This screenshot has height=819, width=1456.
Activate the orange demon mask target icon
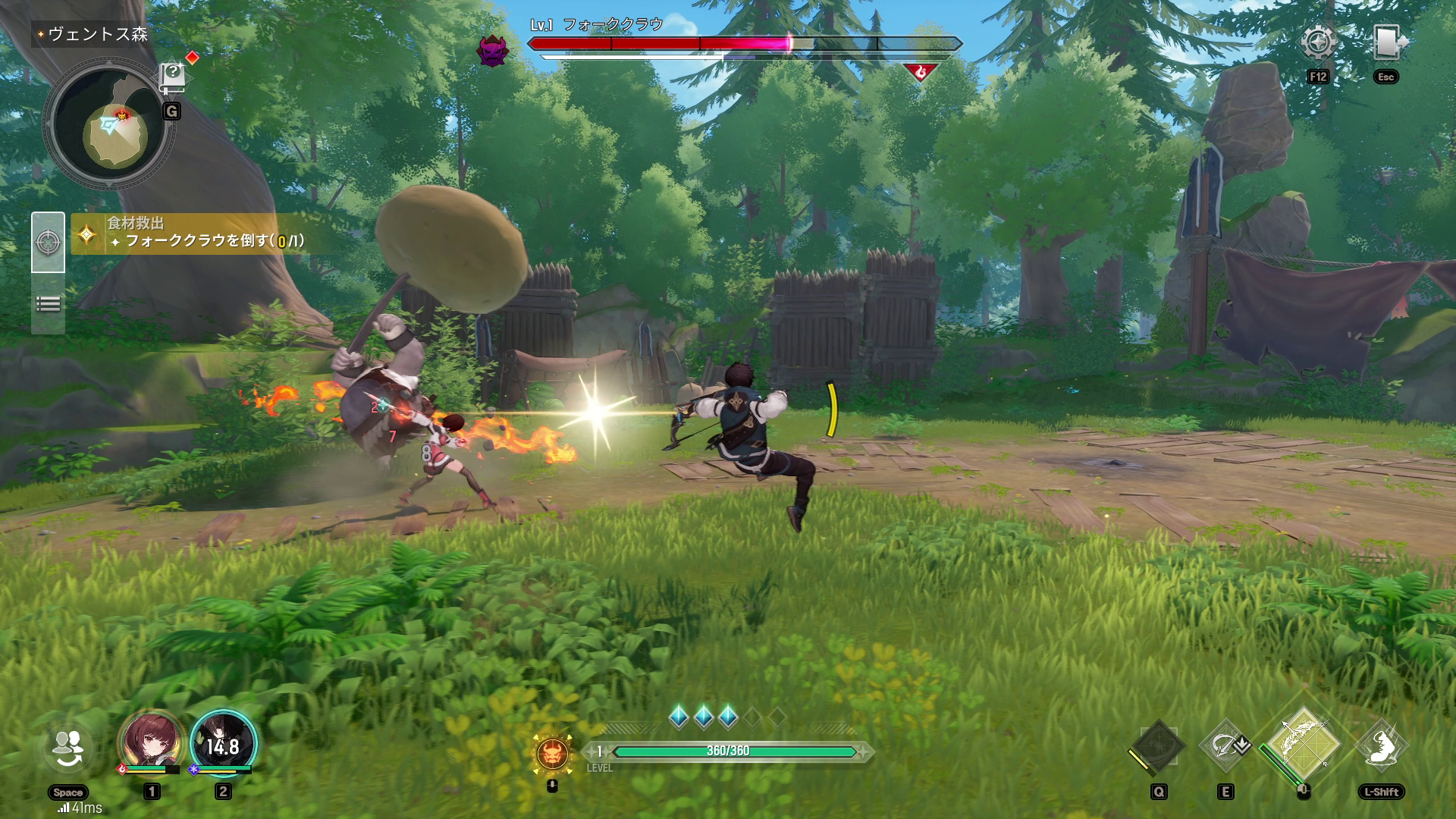click(552, 753)
